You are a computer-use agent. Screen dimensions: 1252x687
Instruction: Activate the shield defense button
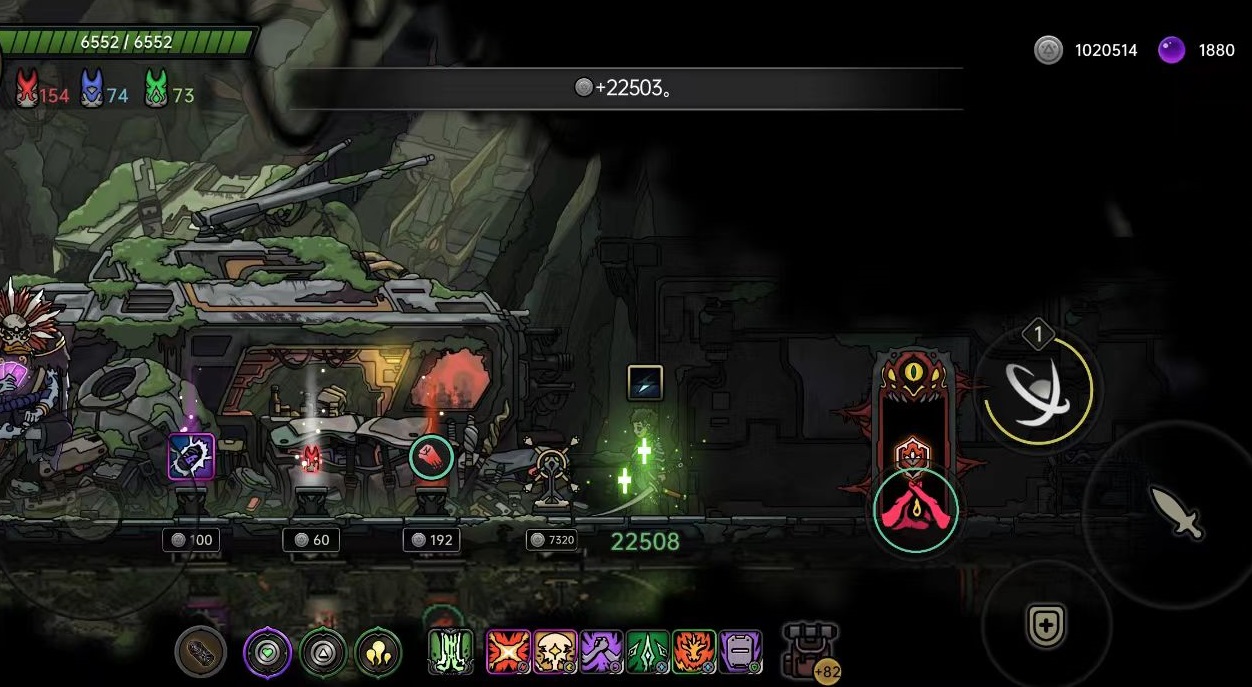tap(1046, 626)
